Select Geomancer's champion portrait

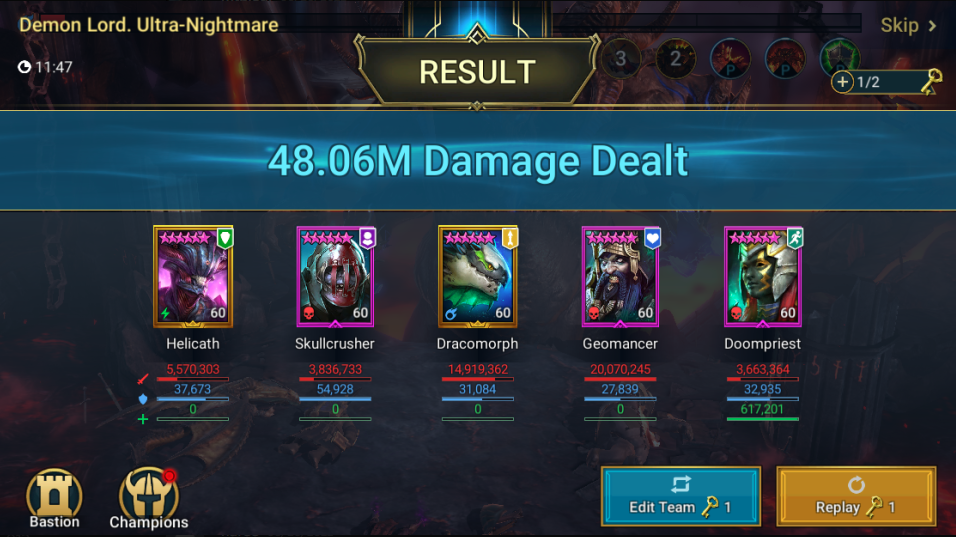[x=620, y=277]
